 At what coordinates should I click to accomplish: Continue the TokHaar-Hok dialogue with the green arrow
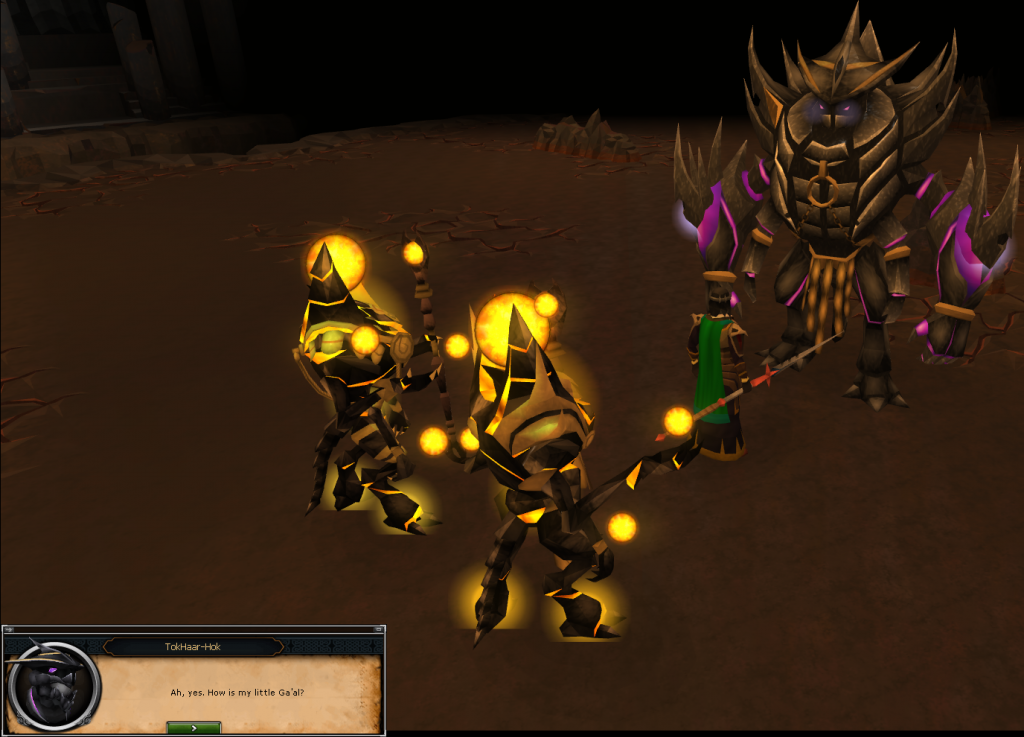coord(193,727)
